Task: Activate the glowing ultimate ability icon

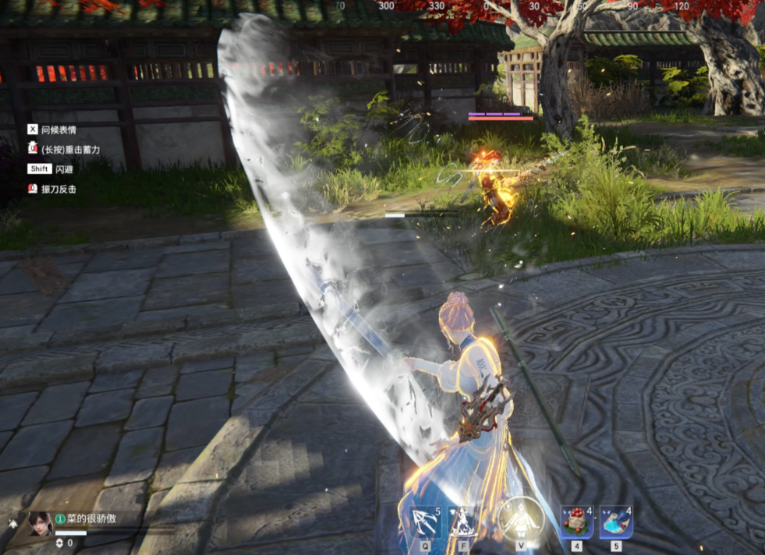Action: click(x=520, y=520)
